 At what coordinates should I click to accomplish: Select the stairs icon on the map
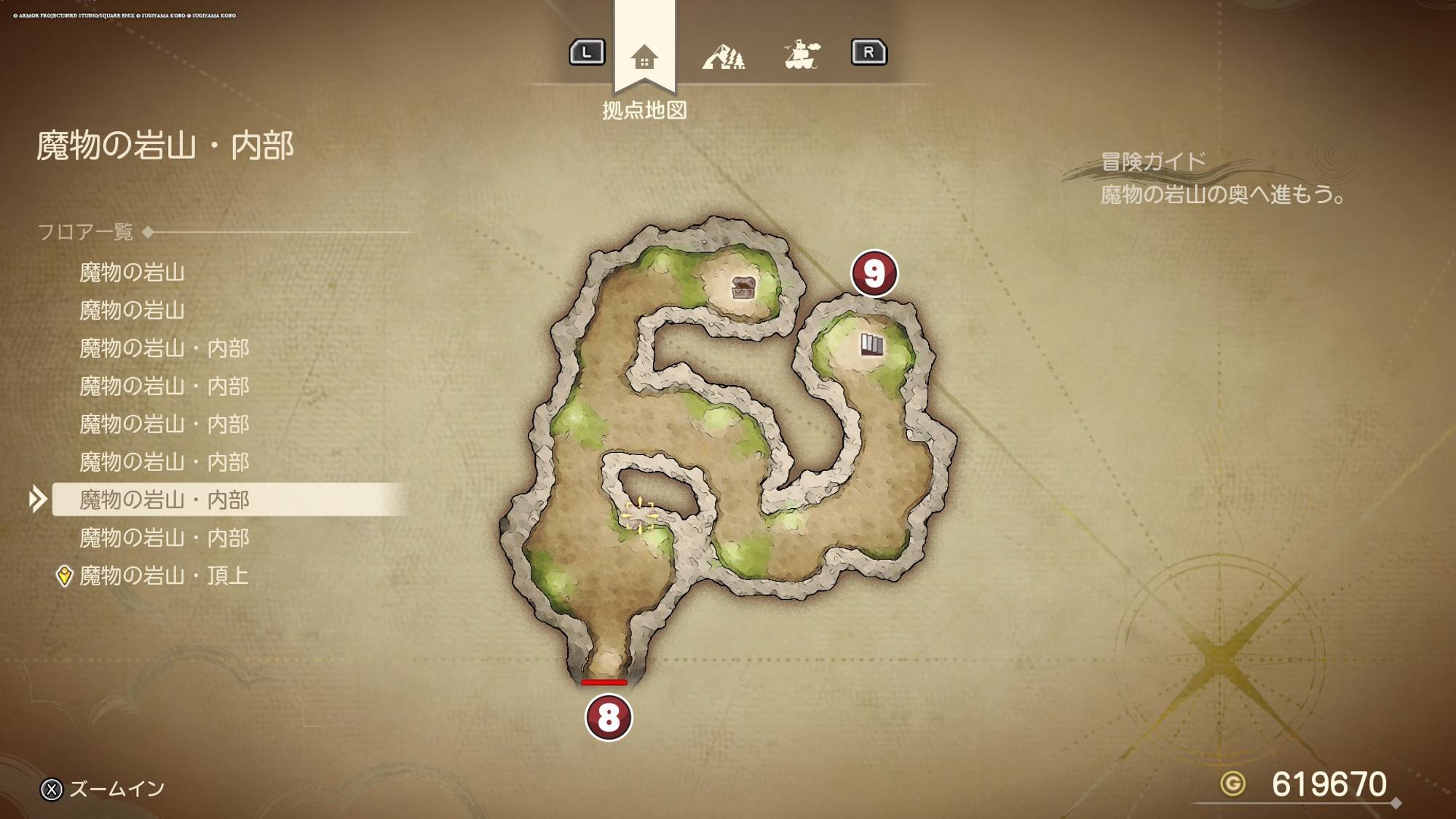coord(871,344)
